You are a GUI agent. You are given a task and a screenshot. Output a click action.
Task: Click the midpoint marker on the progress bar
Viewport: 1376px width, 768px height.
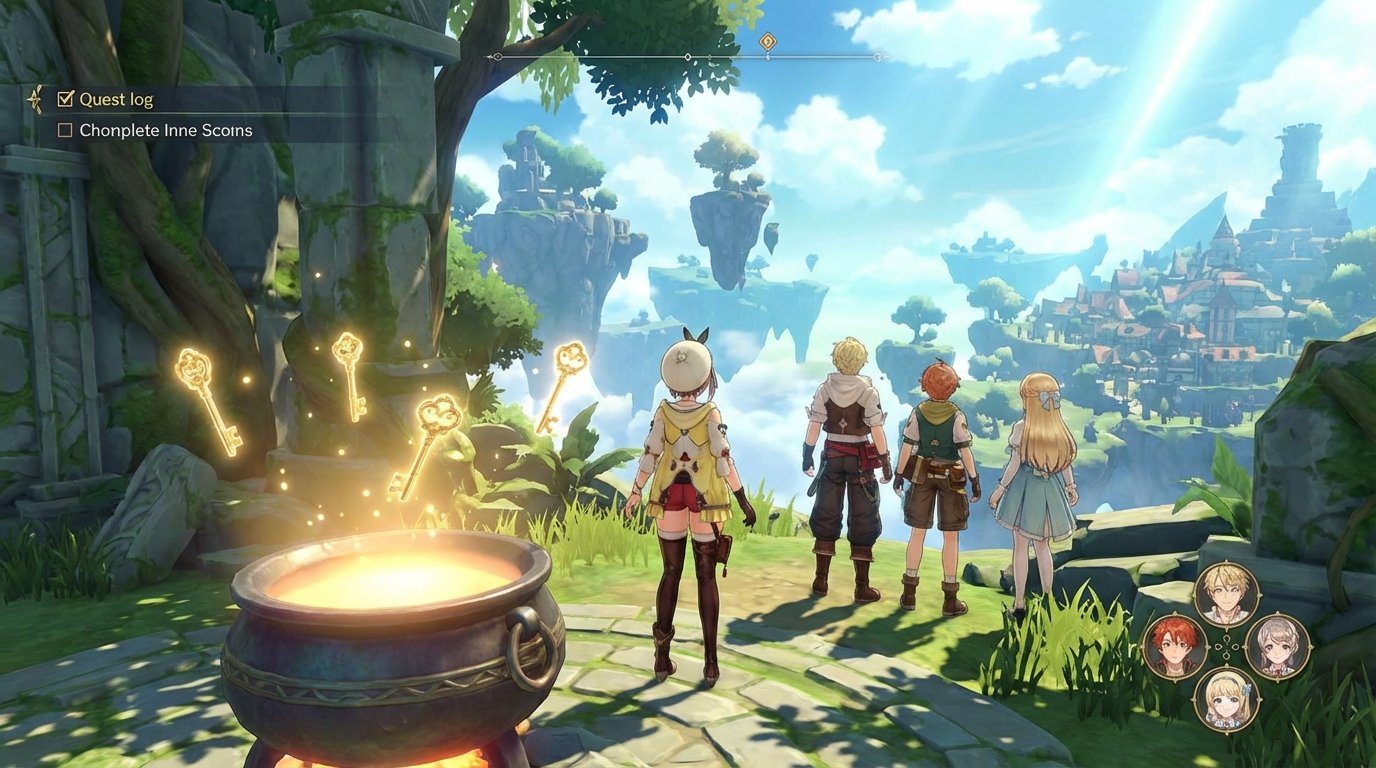coord(688,57)
